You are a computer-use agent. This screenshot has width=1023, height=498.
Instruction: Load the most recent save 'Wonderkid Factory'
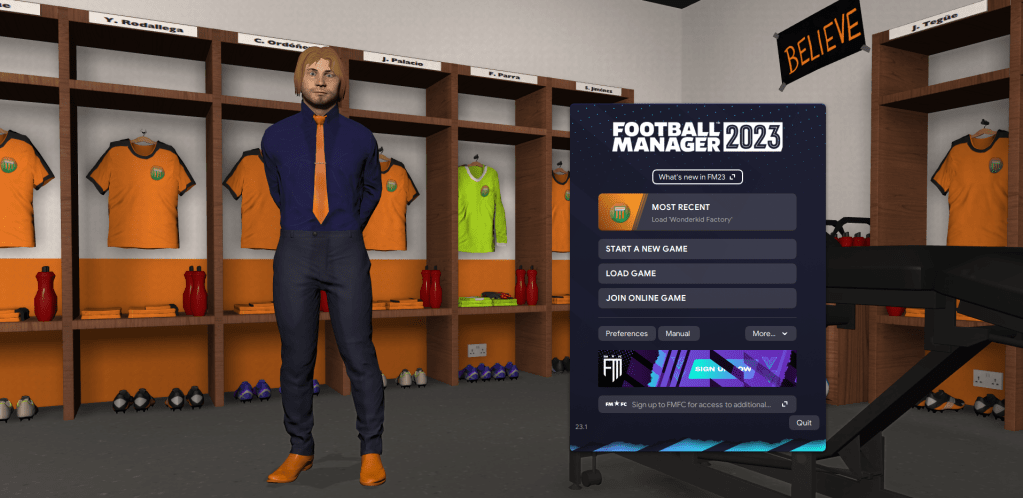pos(697,212)
